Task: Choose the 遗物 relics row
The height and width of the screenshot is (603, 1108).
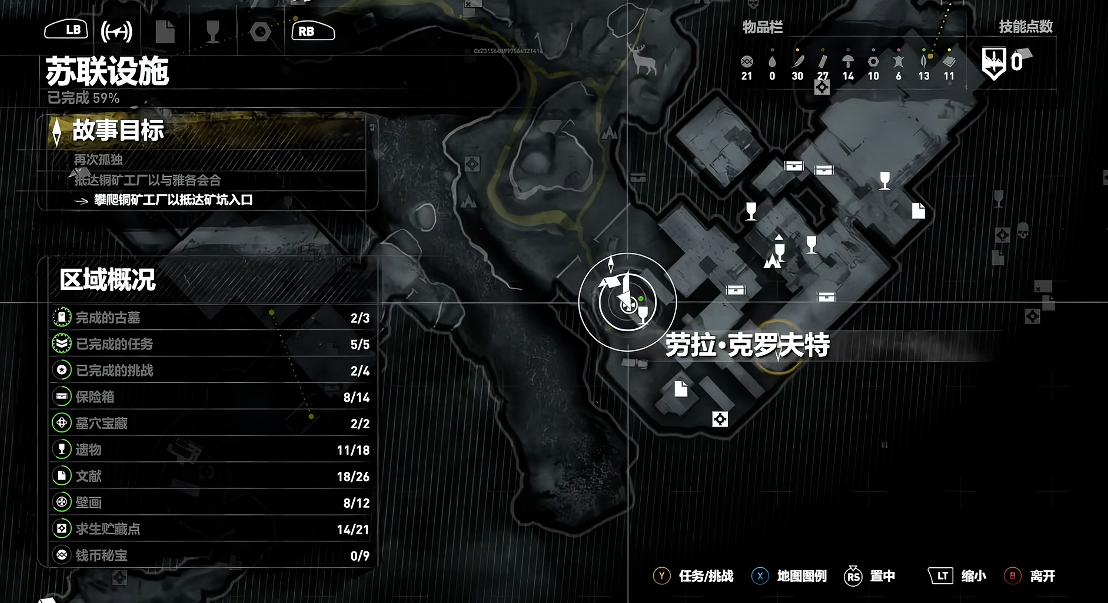Action: [x=208, y=449]
